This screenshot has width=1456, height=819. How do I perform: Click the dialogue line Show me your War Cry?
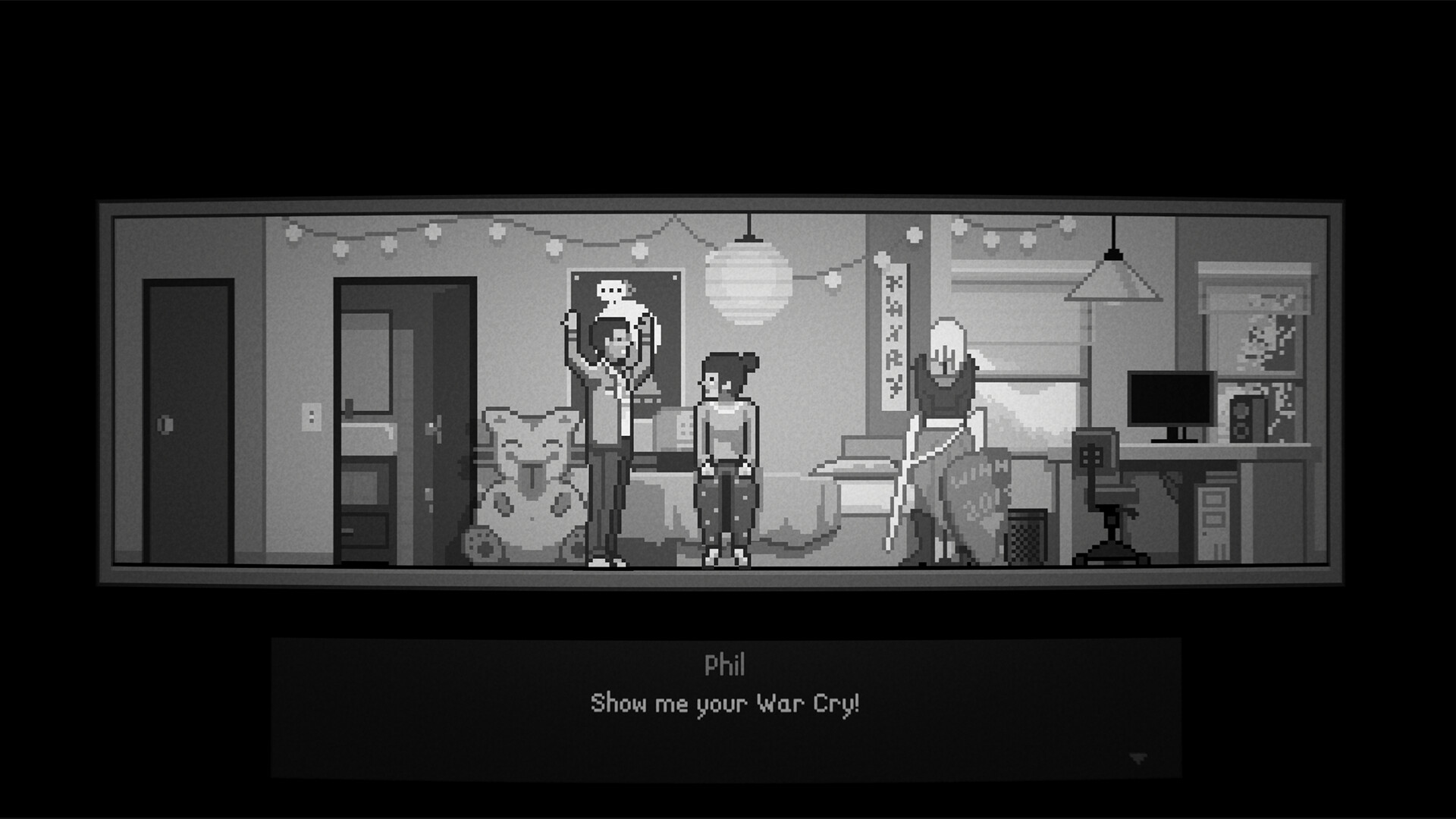pyautogui.click(x=727, y=705)
